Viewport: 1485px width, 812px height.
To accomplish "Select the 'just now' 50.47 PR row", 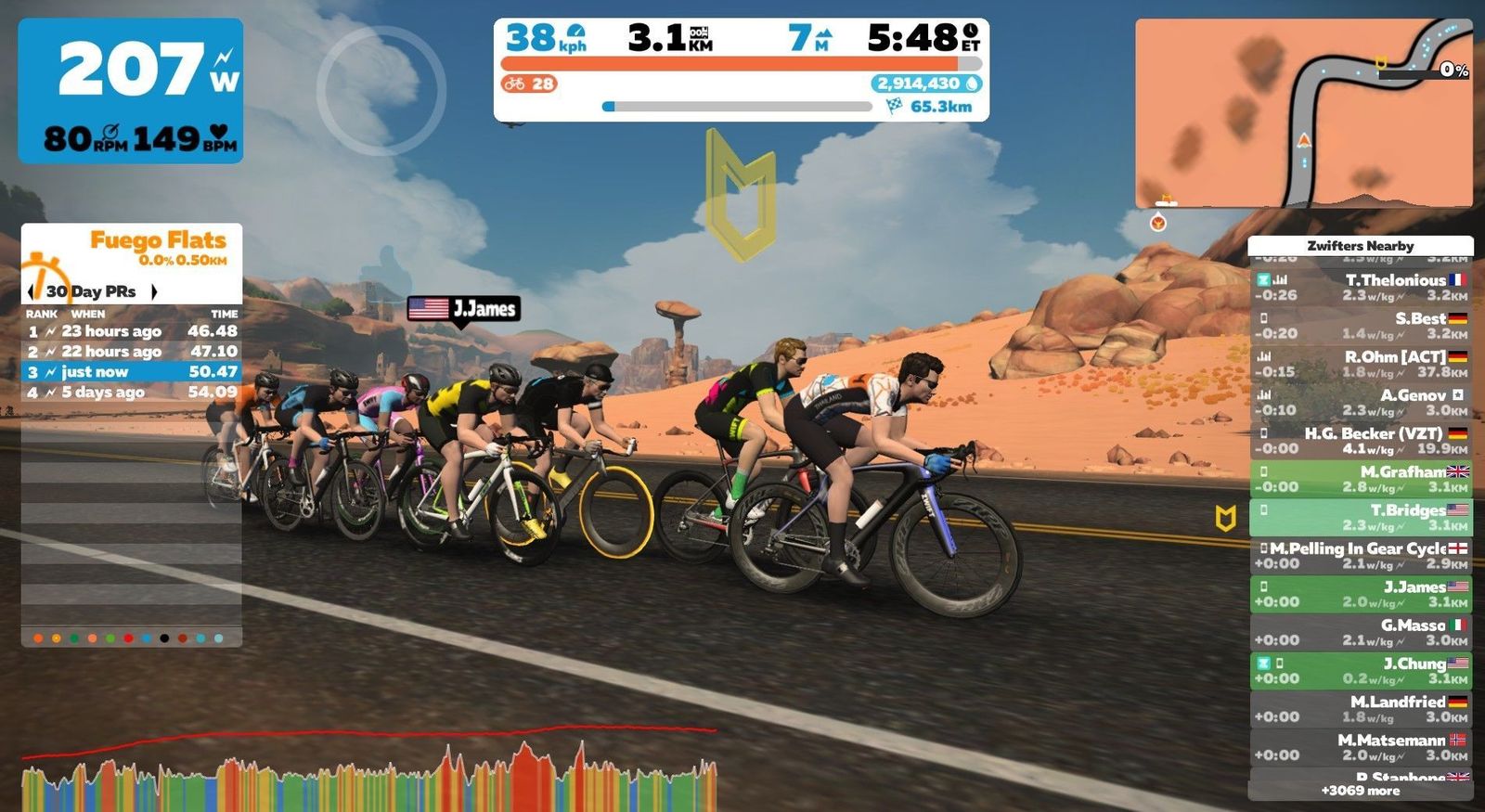I will click(132, 372).
